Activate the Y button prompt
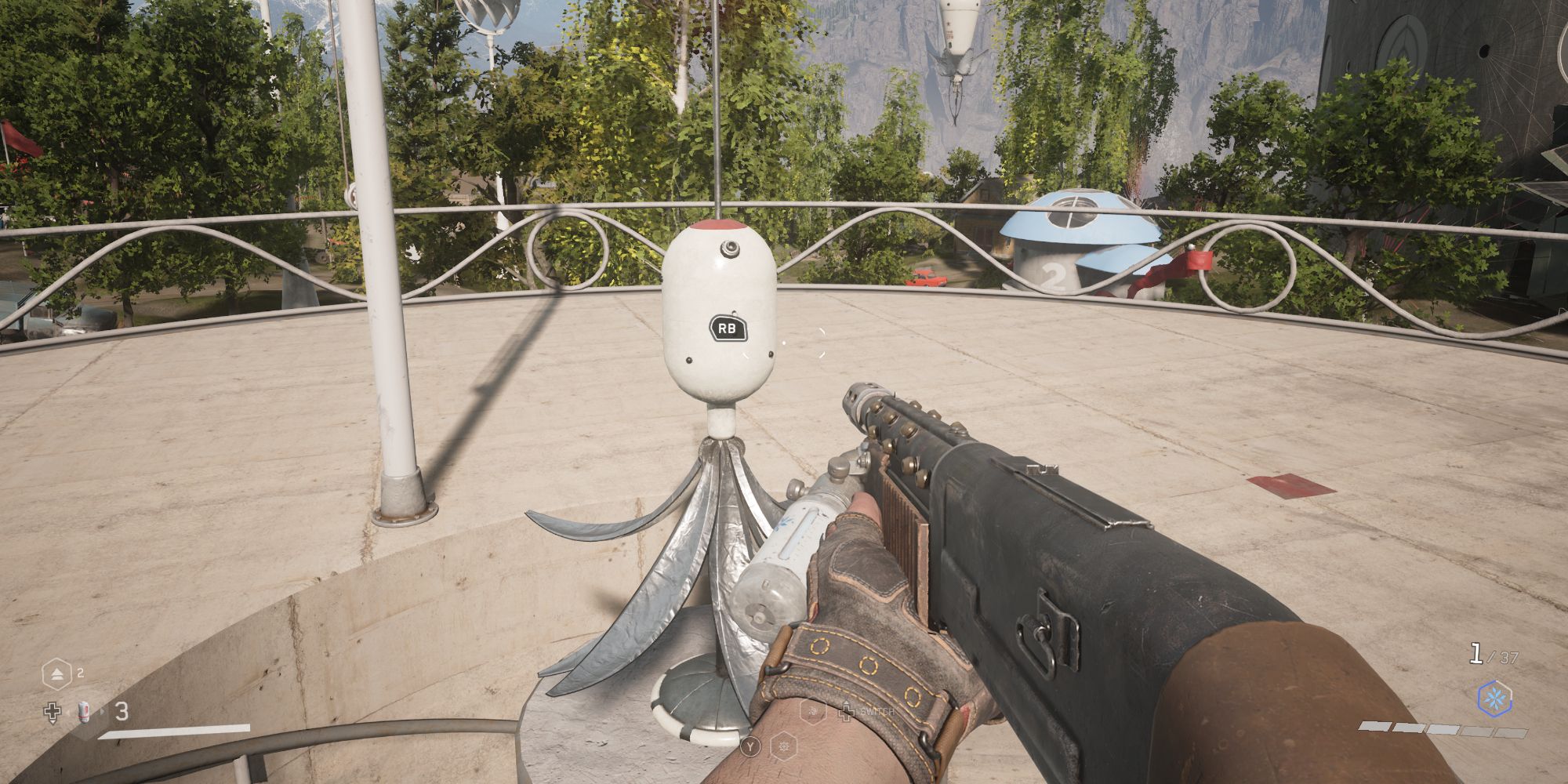1568x784 pixels. coord(750,746)
